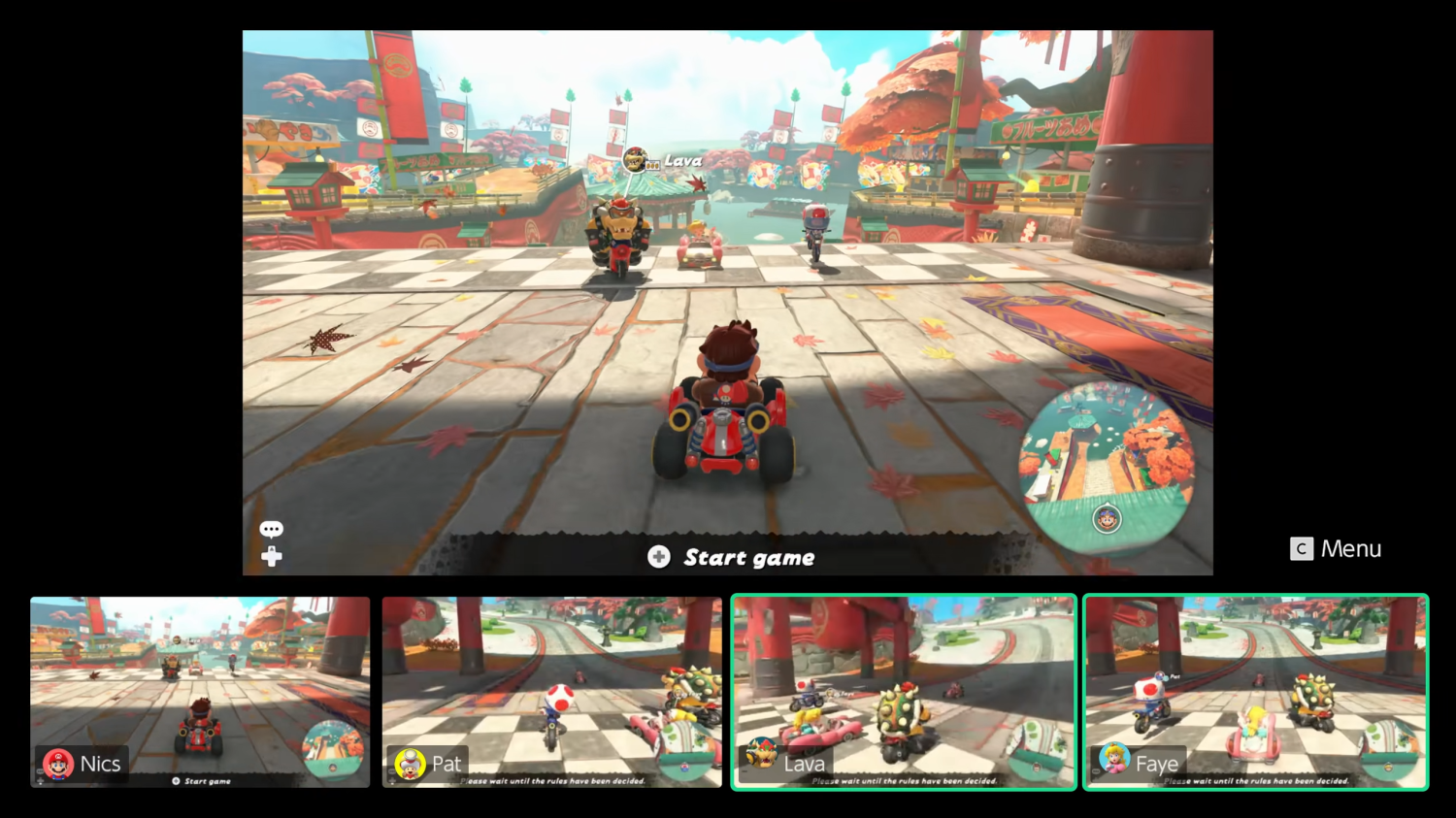
Task: Click the plus icon below the chat bubble
Action: click(272, 555)
